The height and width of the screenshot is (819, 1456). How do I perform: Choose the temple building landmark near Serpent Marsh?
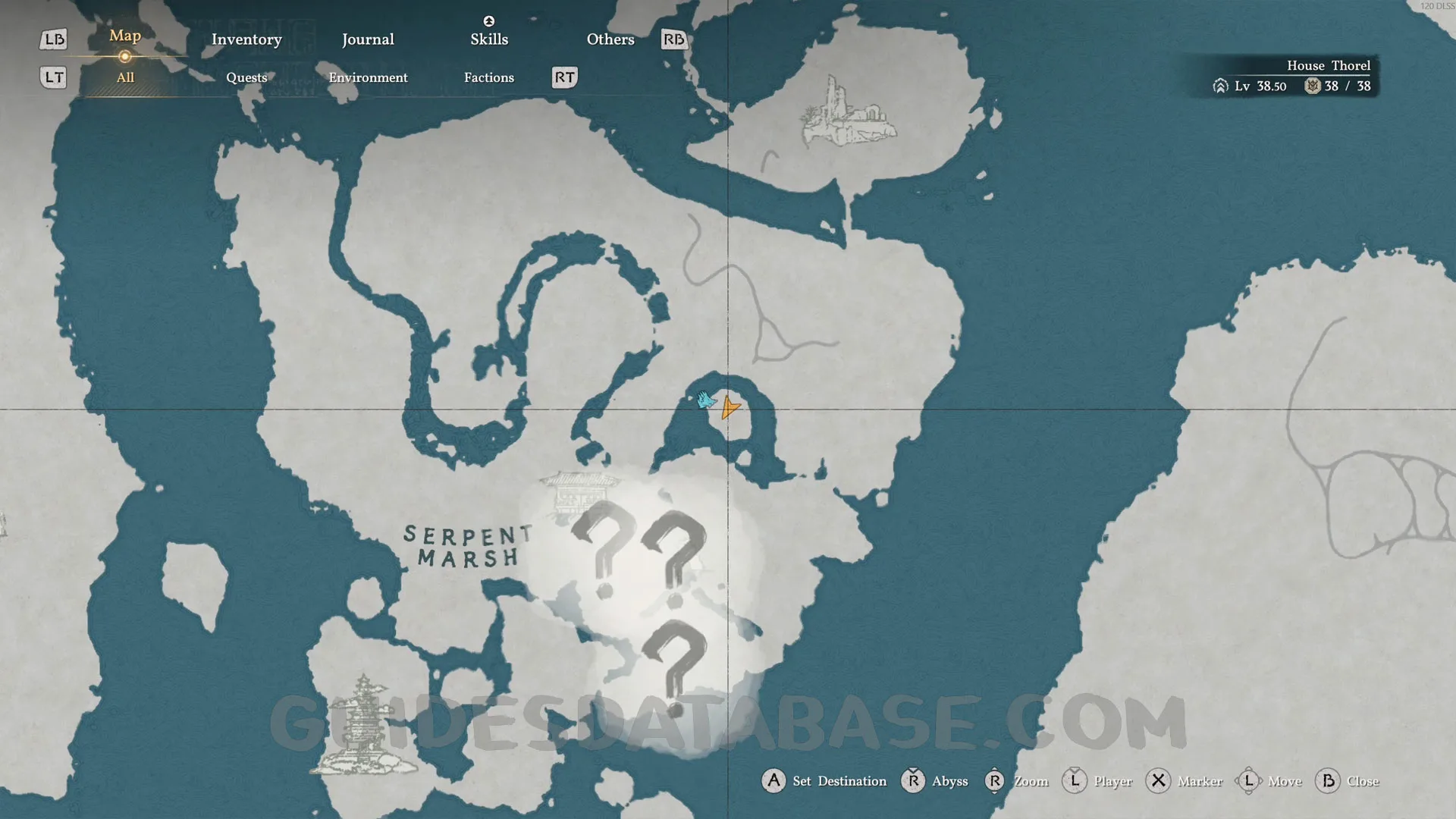click(x=578, y=493)
